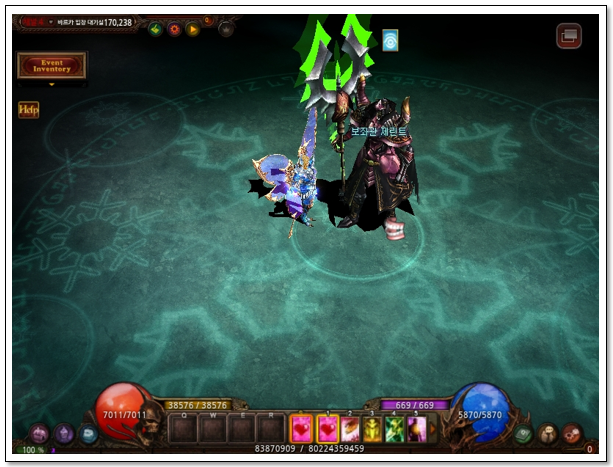Open the top-right menu button

point(569,36)
